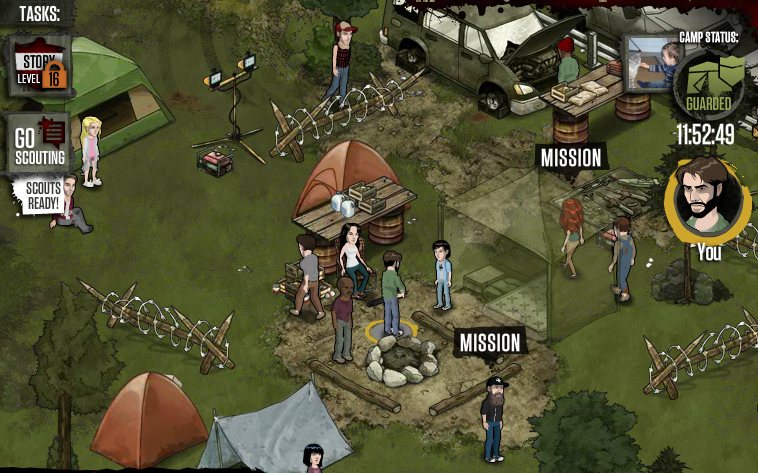
Task: Click the Go Scouting task button
Action: tap(40, 143)
